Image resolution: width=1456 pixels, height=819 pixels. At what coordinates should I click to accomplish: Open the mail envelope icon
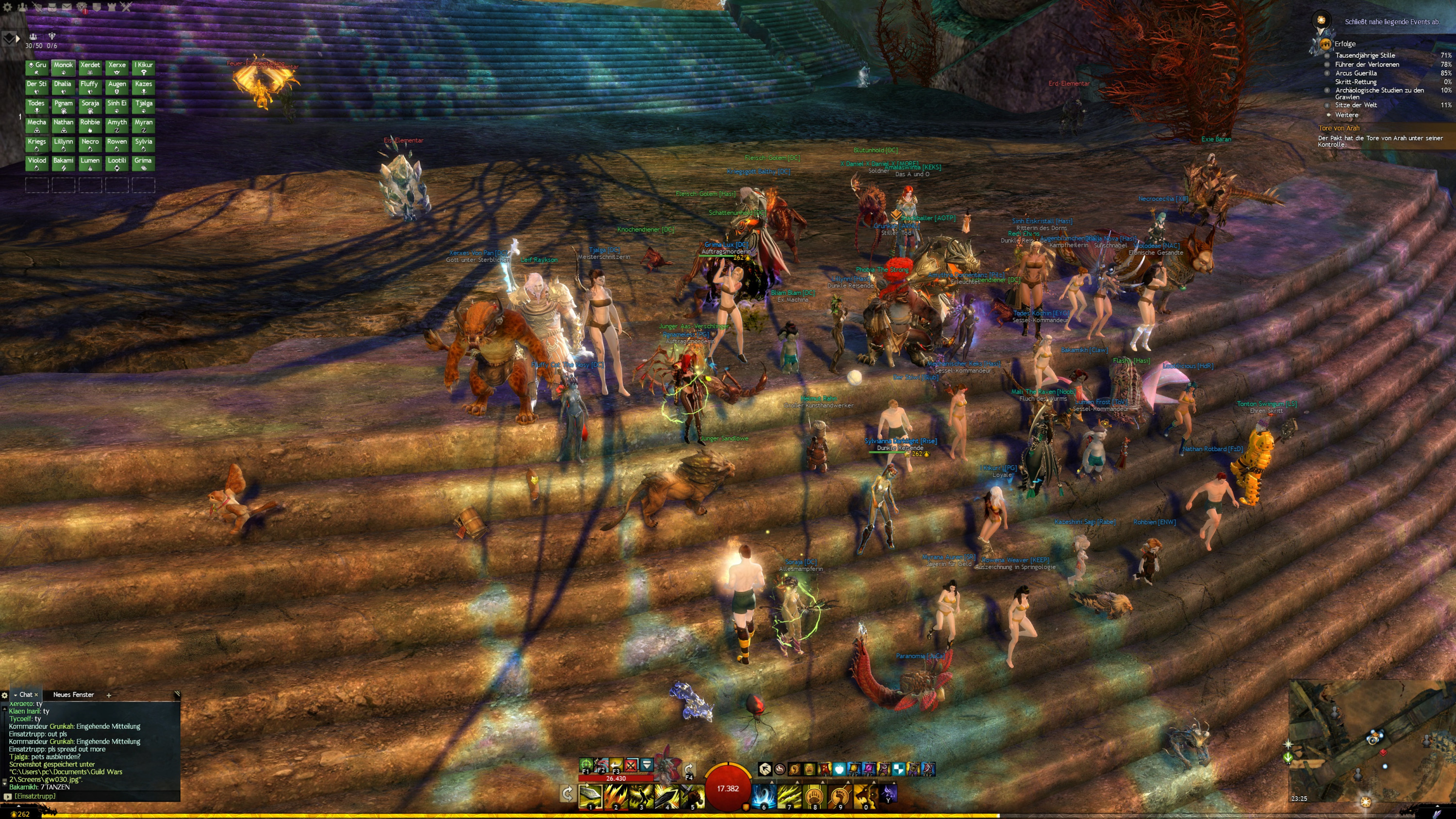click(66, 7)
